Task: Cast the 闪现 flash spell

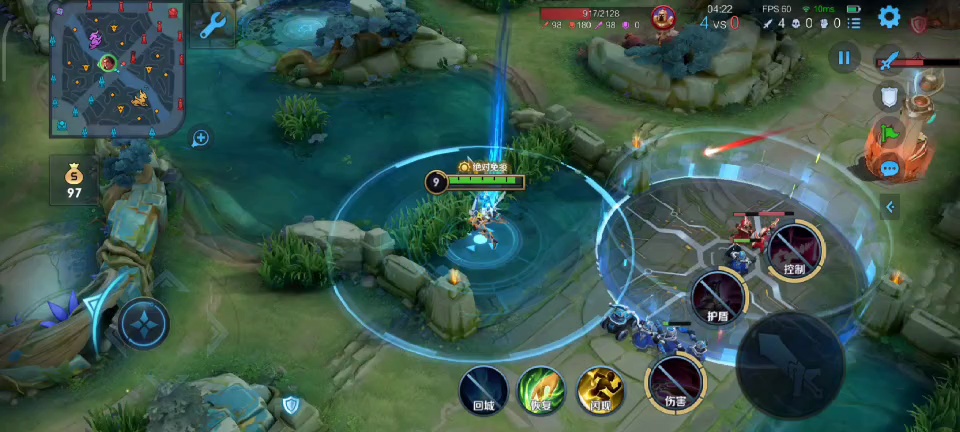Action: click(x=600, y=388)
